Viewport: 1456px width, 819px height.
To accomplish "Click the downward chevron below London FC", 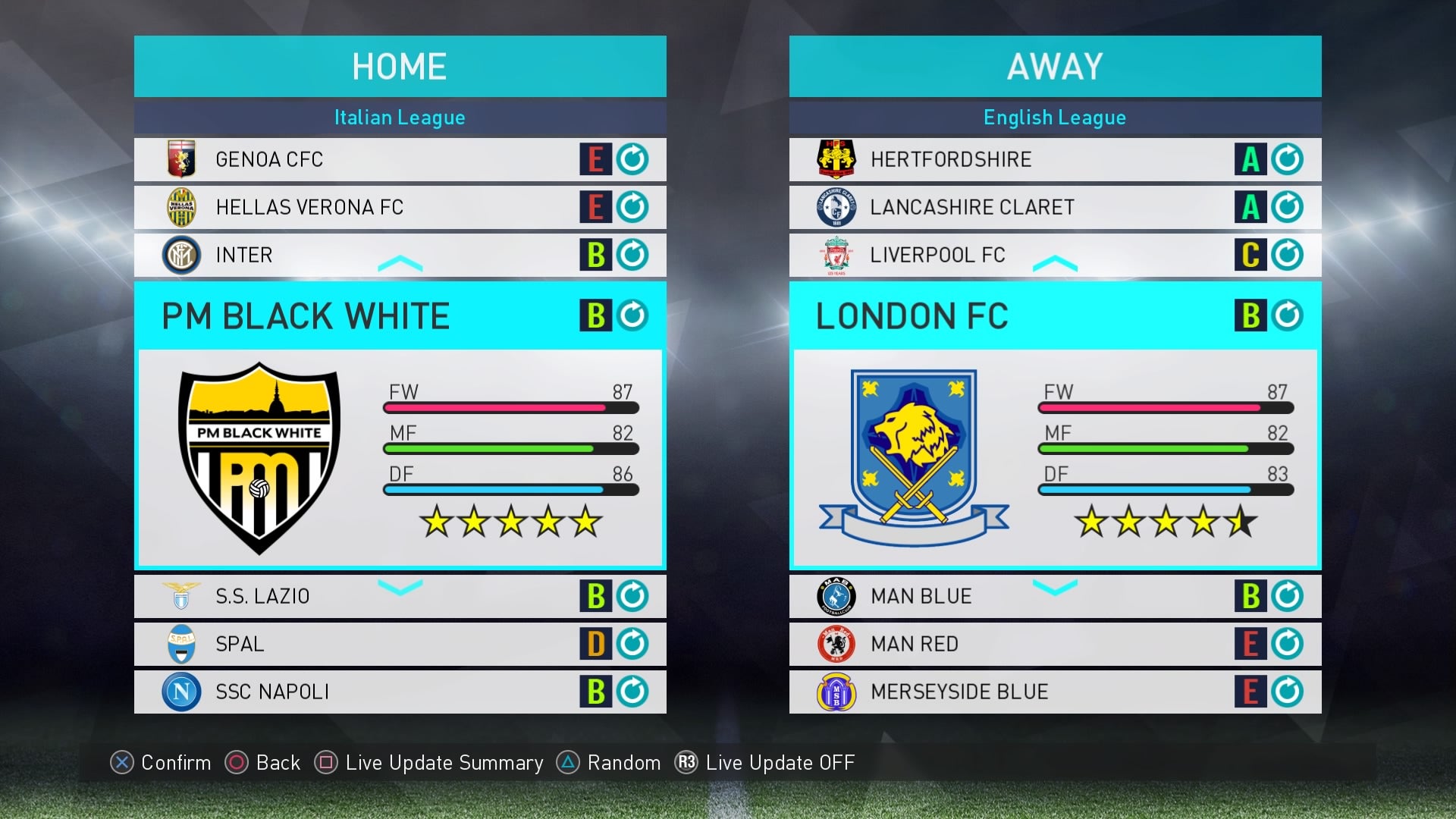I will click(1055, 588).
